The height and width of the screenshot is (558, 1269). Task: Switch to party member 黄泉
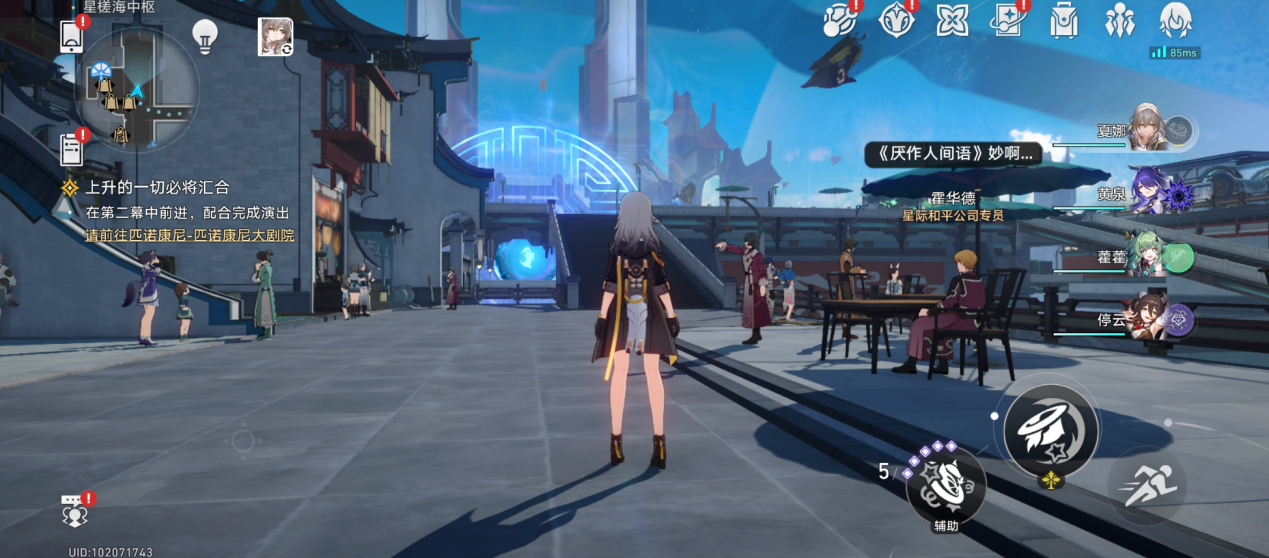(x=1150, y=193)
